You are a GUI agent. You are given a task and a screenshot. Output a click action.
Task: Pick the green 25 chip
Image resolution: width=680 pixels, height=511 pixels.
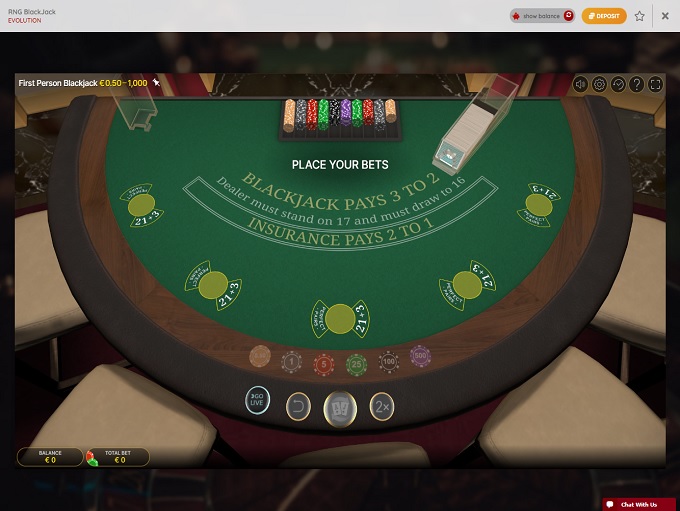[x=356, y=362]
